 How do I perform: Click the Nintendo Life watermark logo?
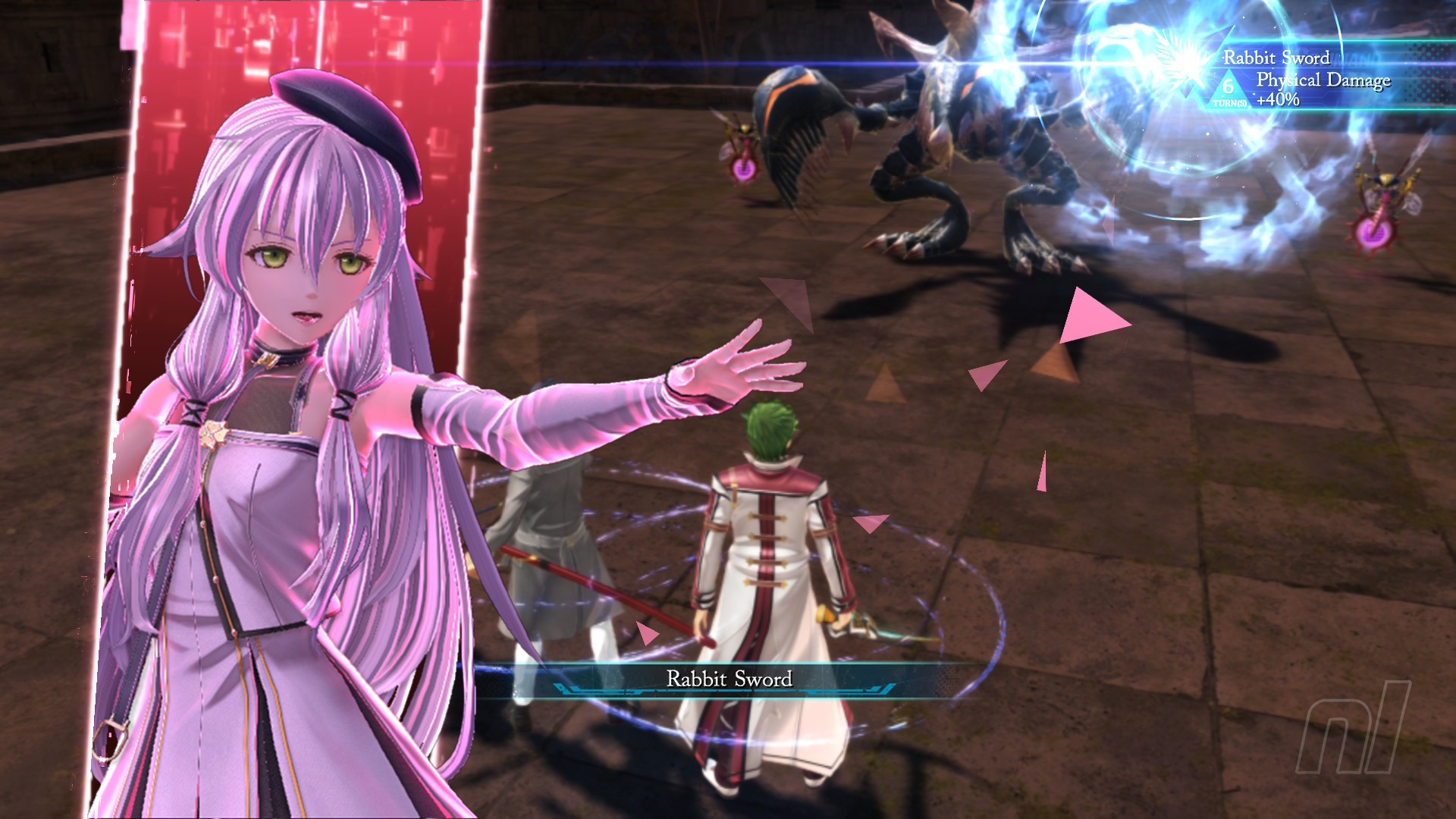[1354, 728]
